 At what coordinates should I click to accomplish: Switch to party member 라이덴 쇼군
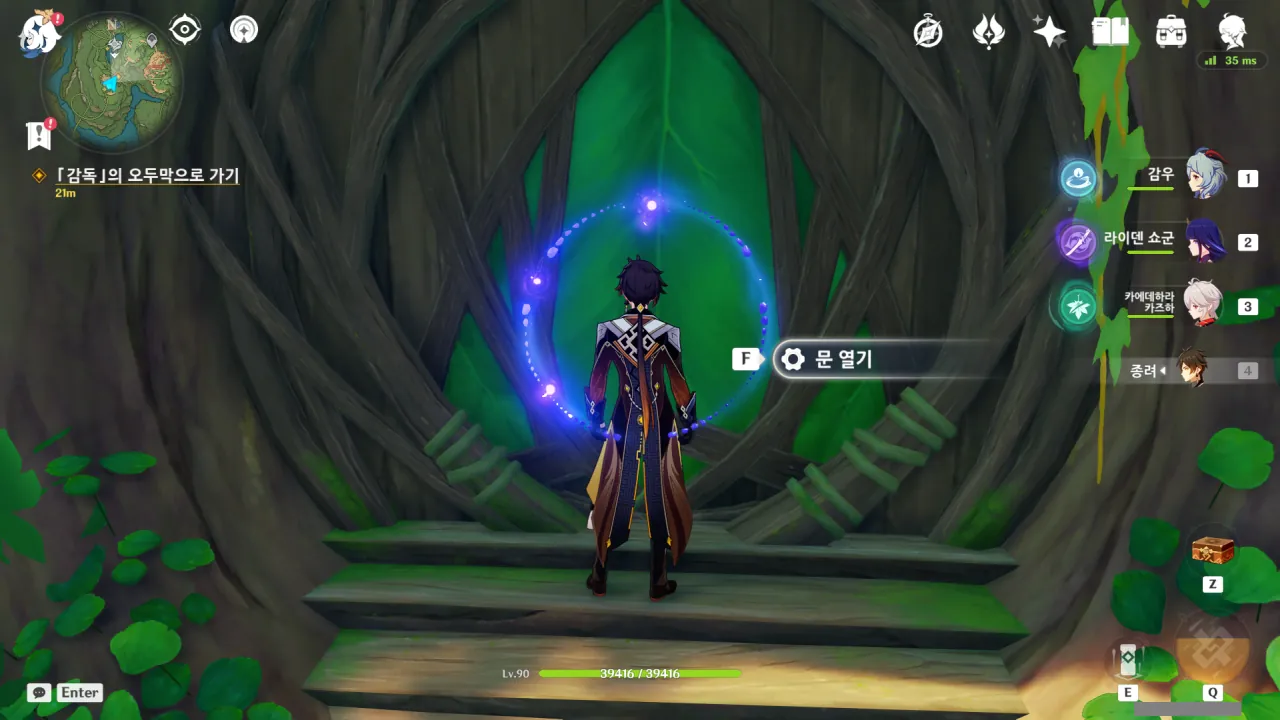coord(1205,241)
